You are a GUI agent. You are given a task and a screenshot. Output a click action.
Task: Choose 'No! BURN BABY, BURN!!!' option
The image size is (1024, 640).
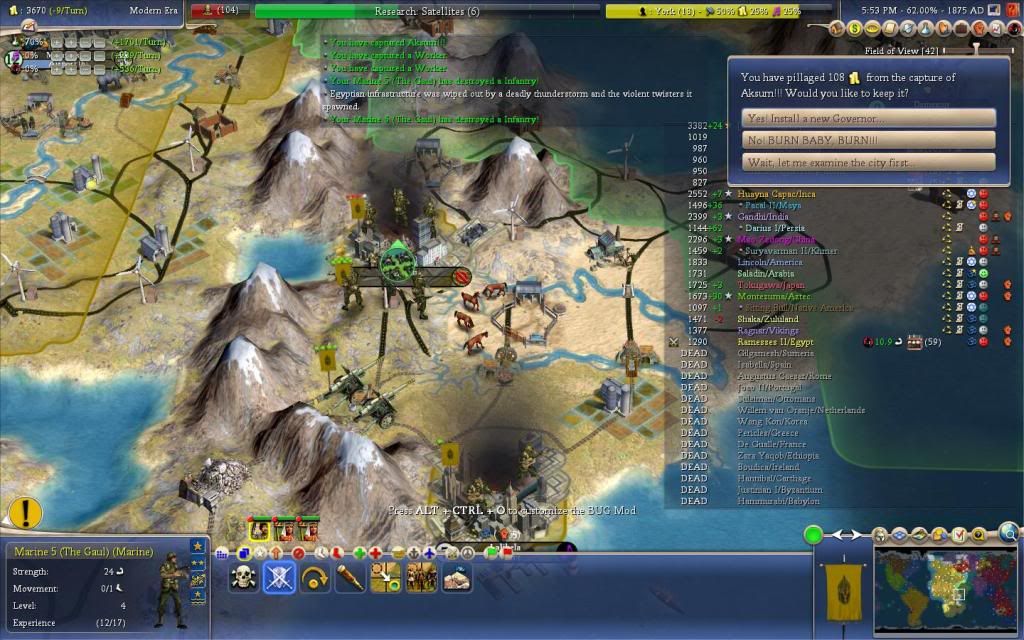(x=870, y=140)
